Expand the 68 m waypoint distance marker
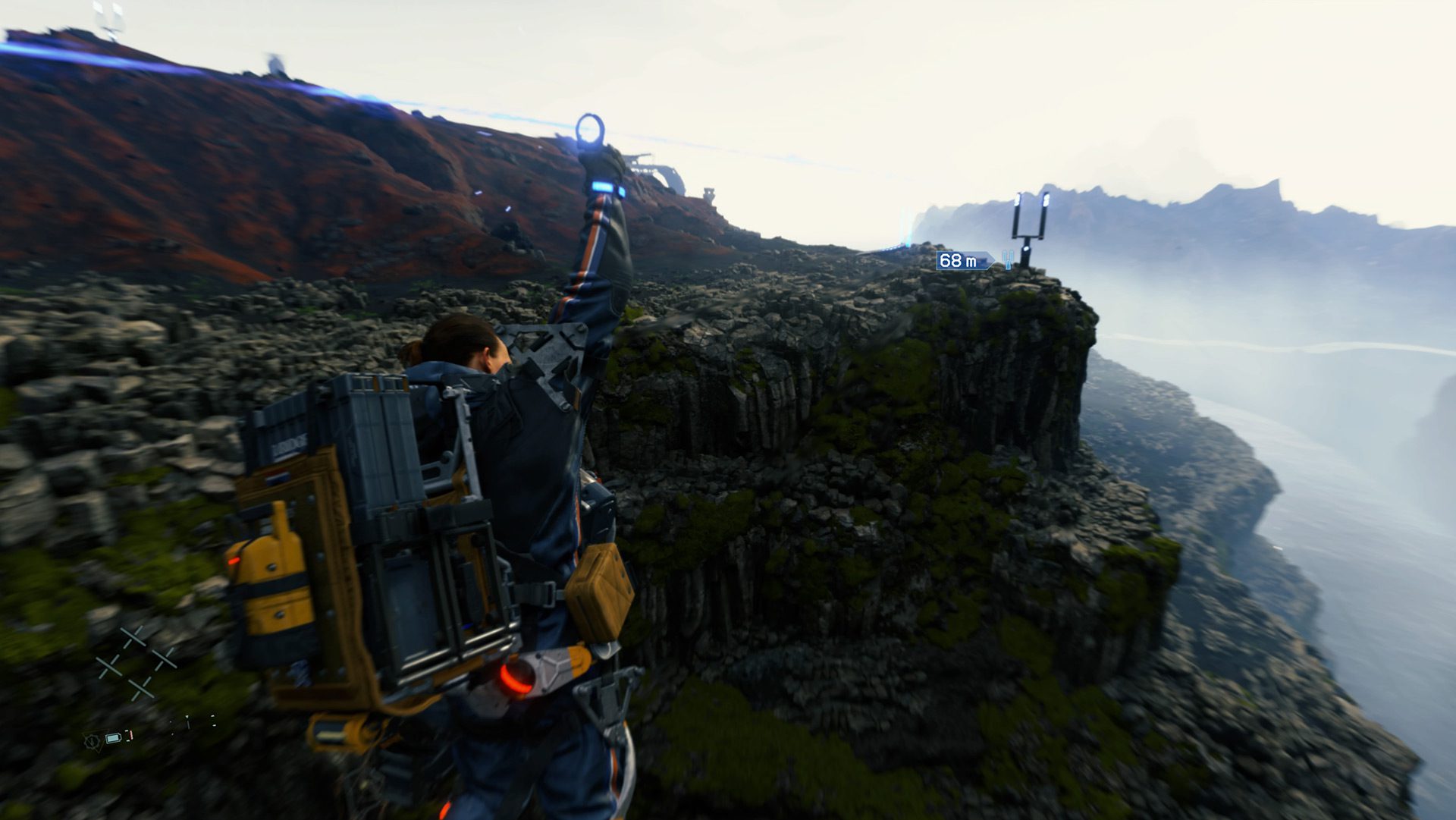The image size is (1456, 820). (x=958, y=261)
